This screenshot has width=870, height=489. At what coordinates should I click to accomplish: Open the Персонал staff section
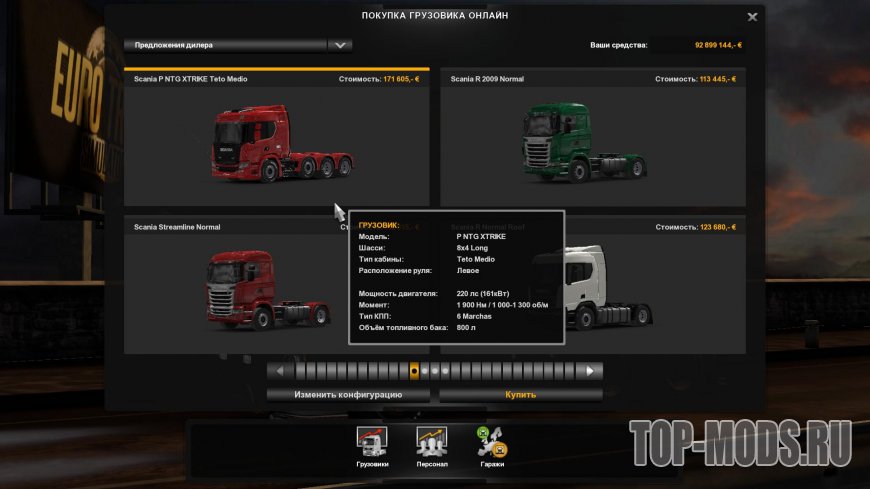(x=432, y=444)
